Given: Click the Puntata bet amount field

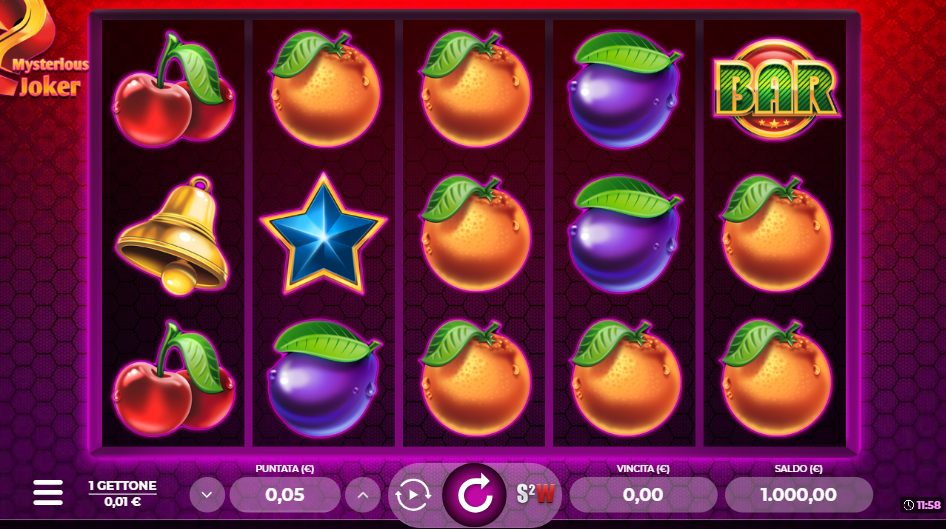Looking at the screenshot, I should pos(285,494).
